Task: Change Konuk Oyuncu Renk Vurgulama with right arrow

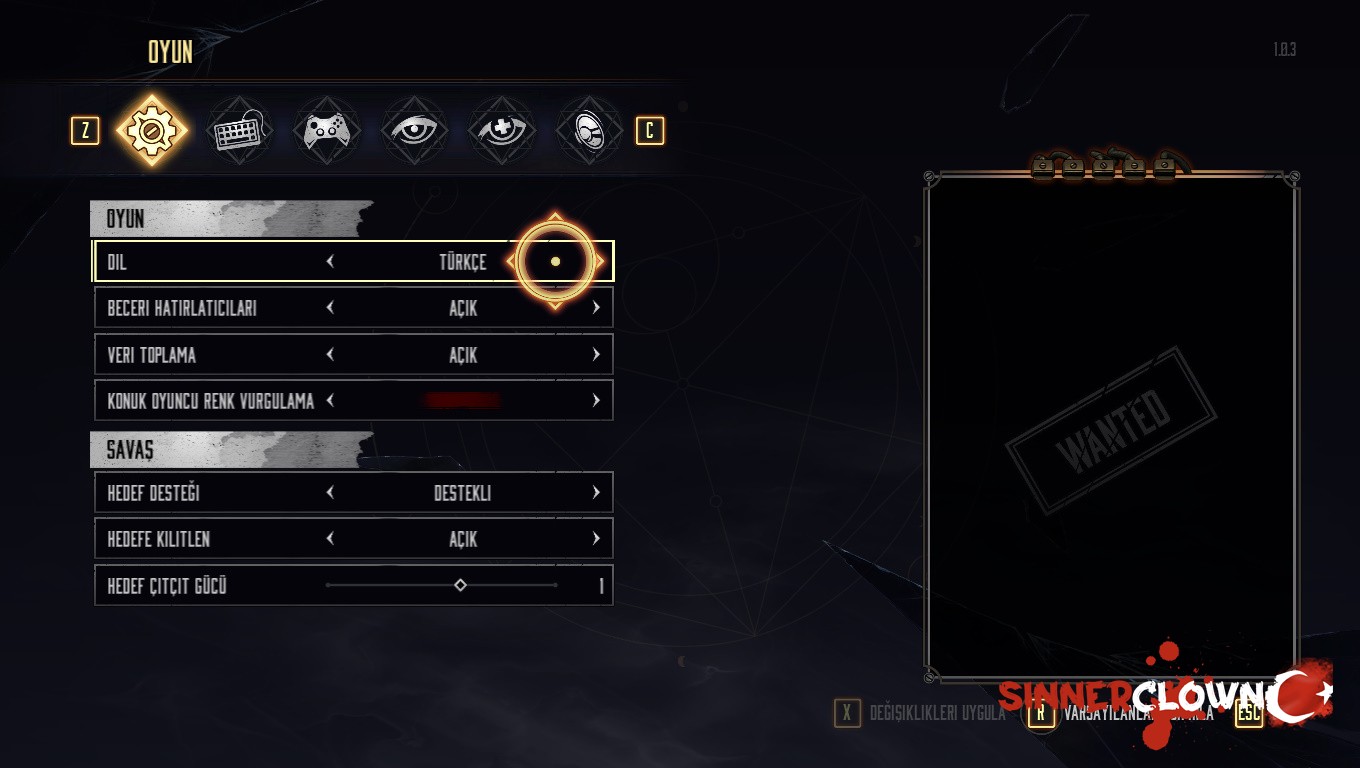Action: [596, 401]
